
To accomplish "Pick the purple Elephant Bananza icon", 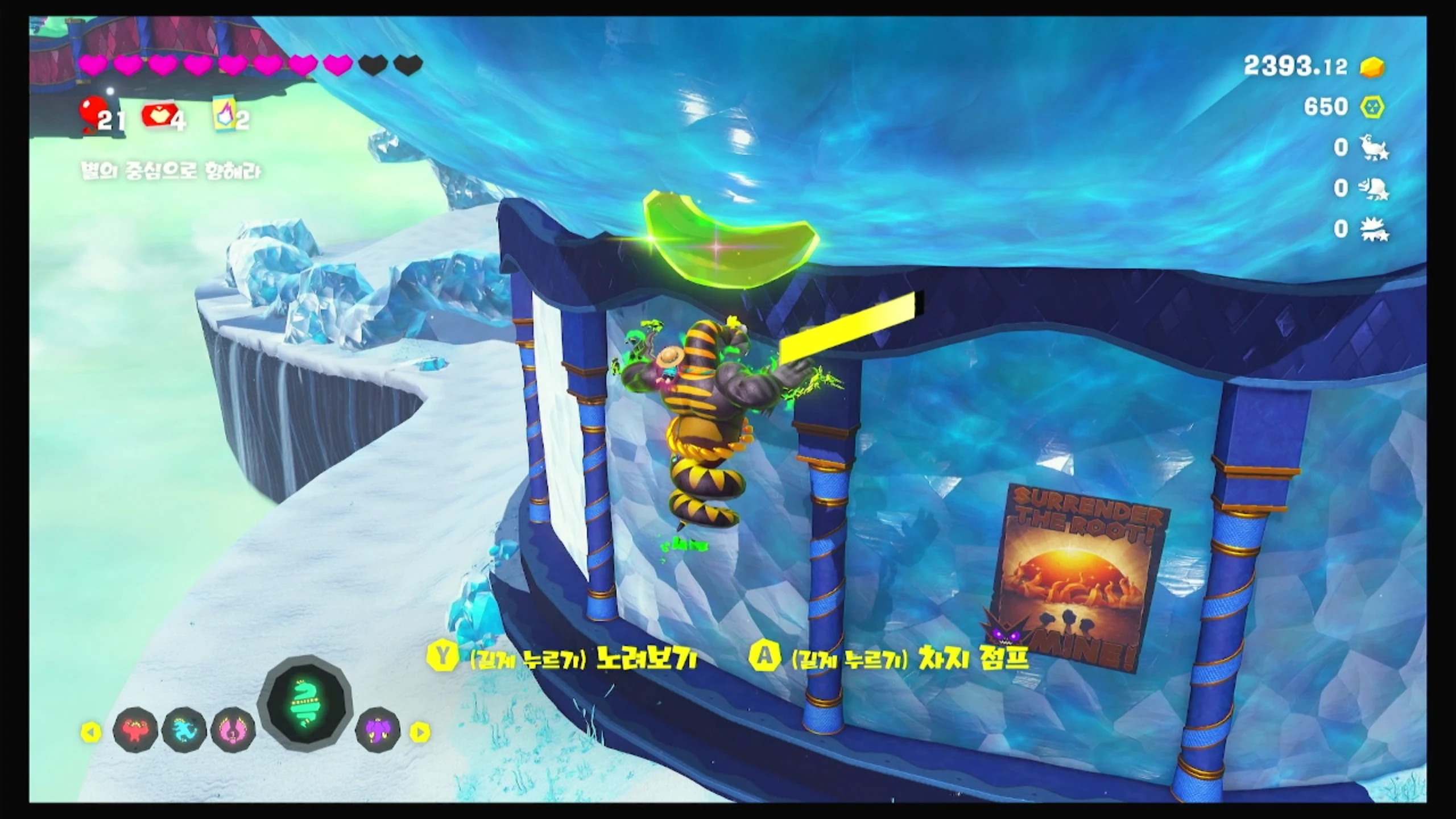I will pos(378,730).
